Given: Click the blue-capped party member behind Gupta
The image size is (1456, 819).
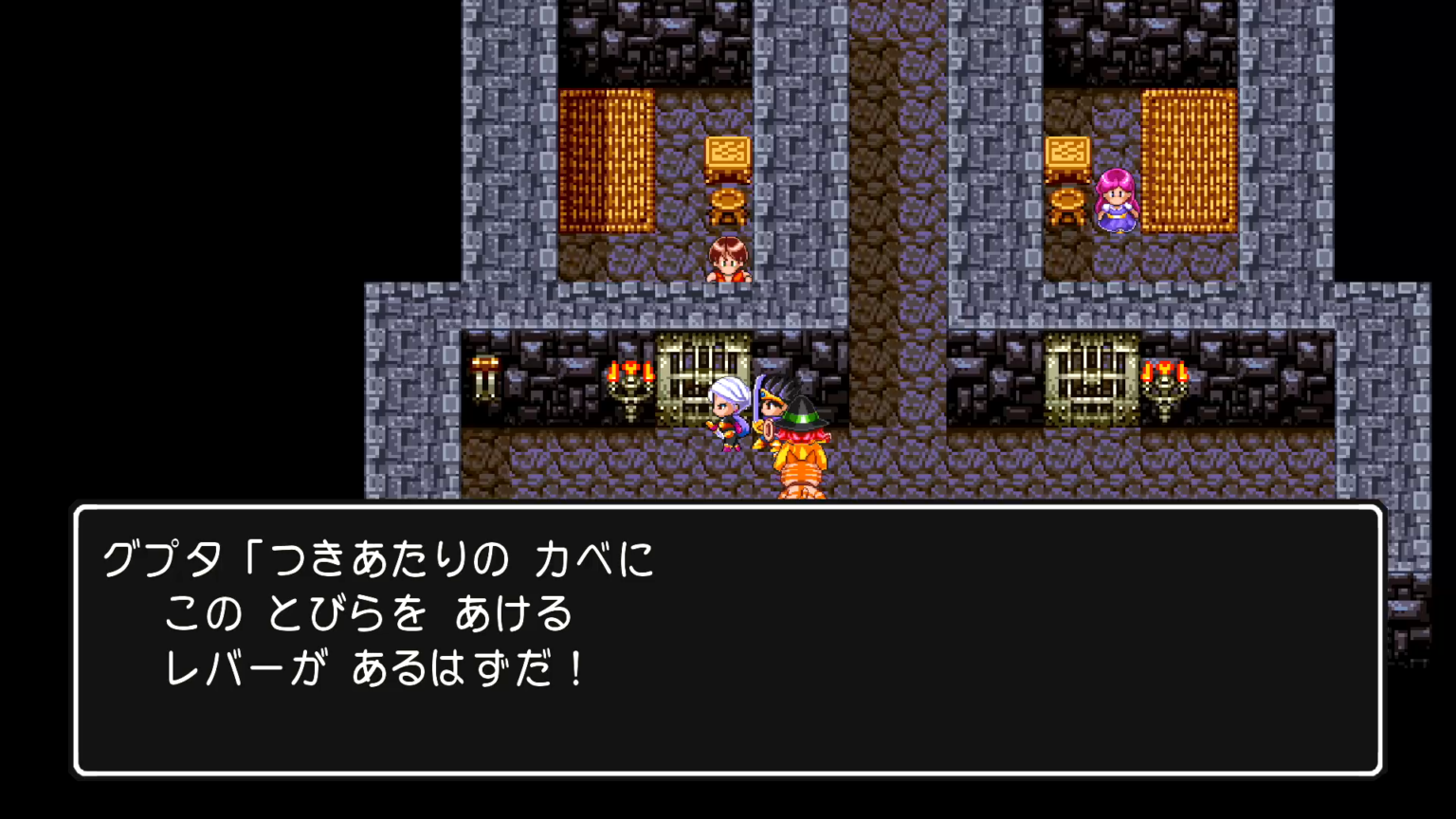Looking at the screenshot, I should tap(770, 408).
